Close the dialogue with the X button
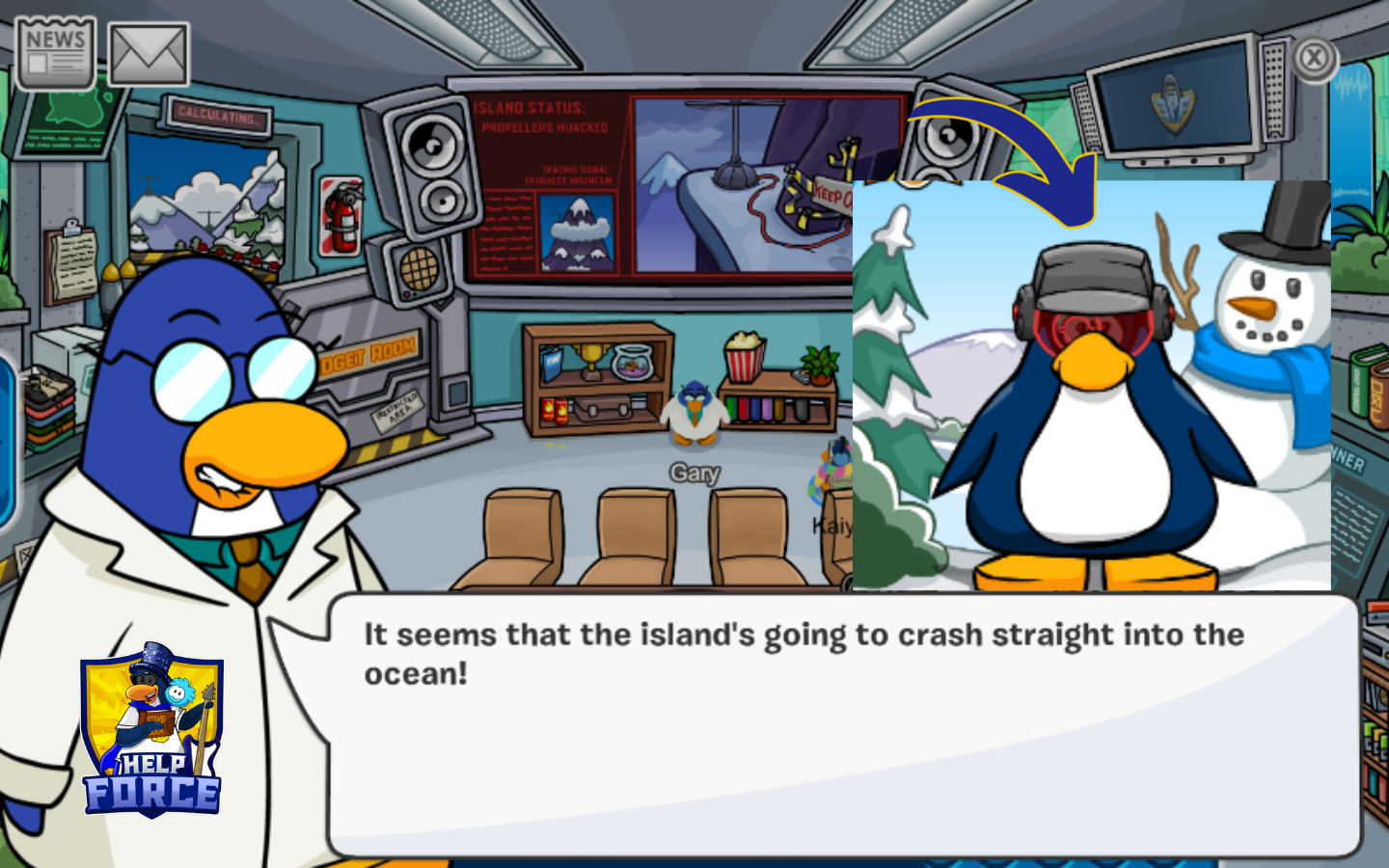The image size is (1389, 868). pyautogui.click(x=1313, y=59)
